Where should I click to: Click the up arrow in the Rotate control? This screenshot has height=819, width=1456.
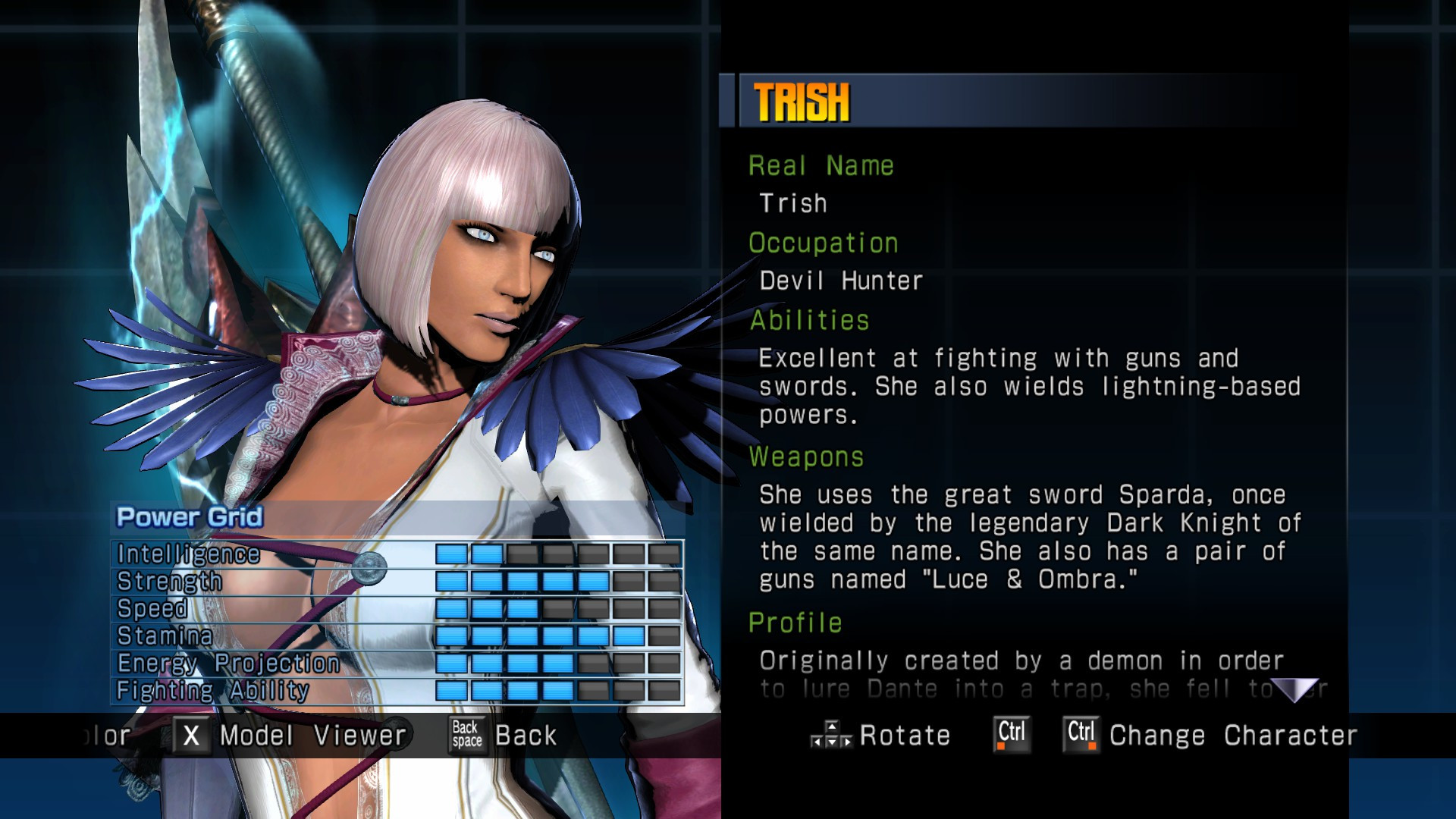831,726
